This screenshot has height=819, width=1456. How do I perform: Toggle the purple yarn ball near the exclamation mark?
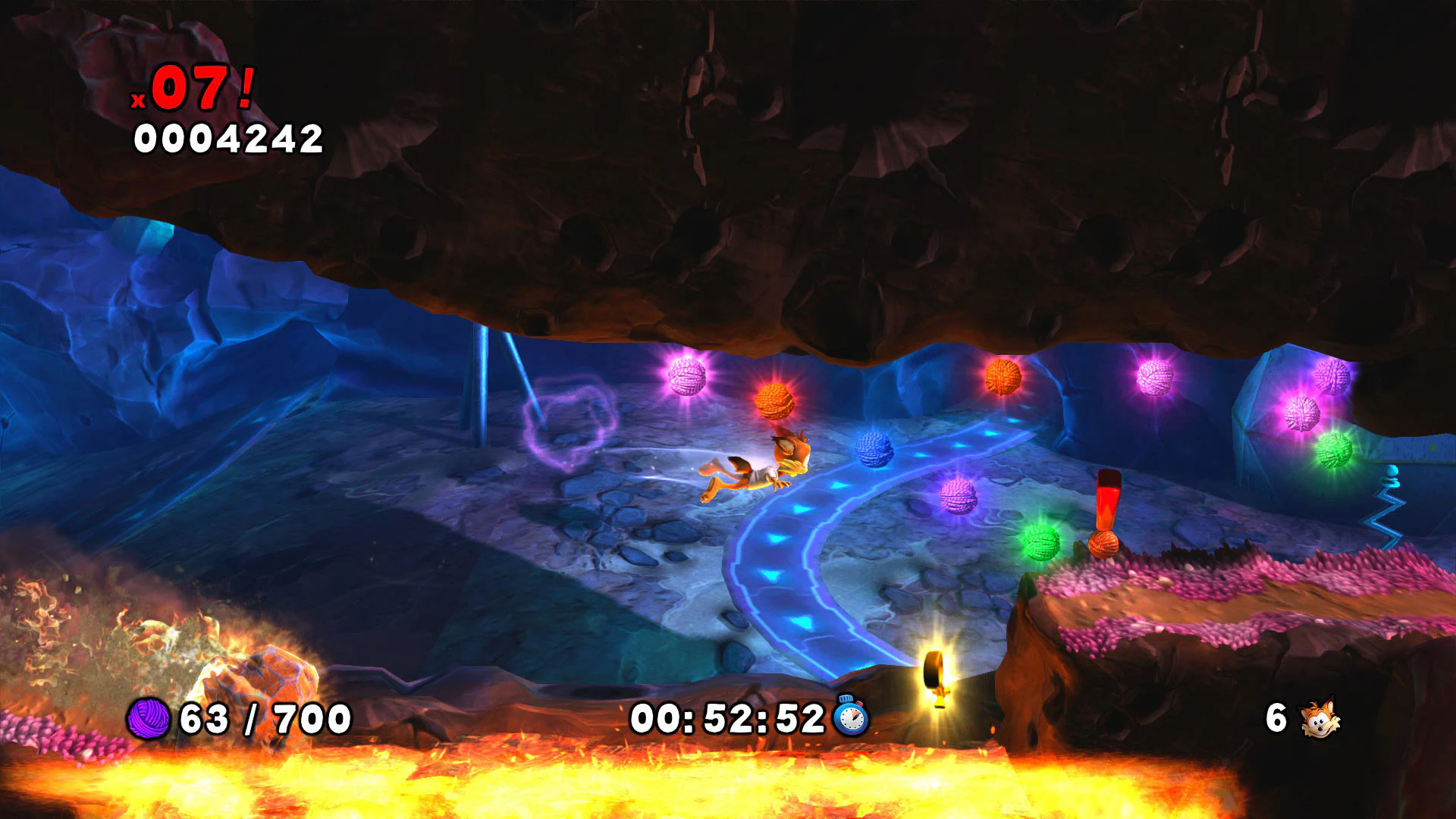(x=959, y=497)
